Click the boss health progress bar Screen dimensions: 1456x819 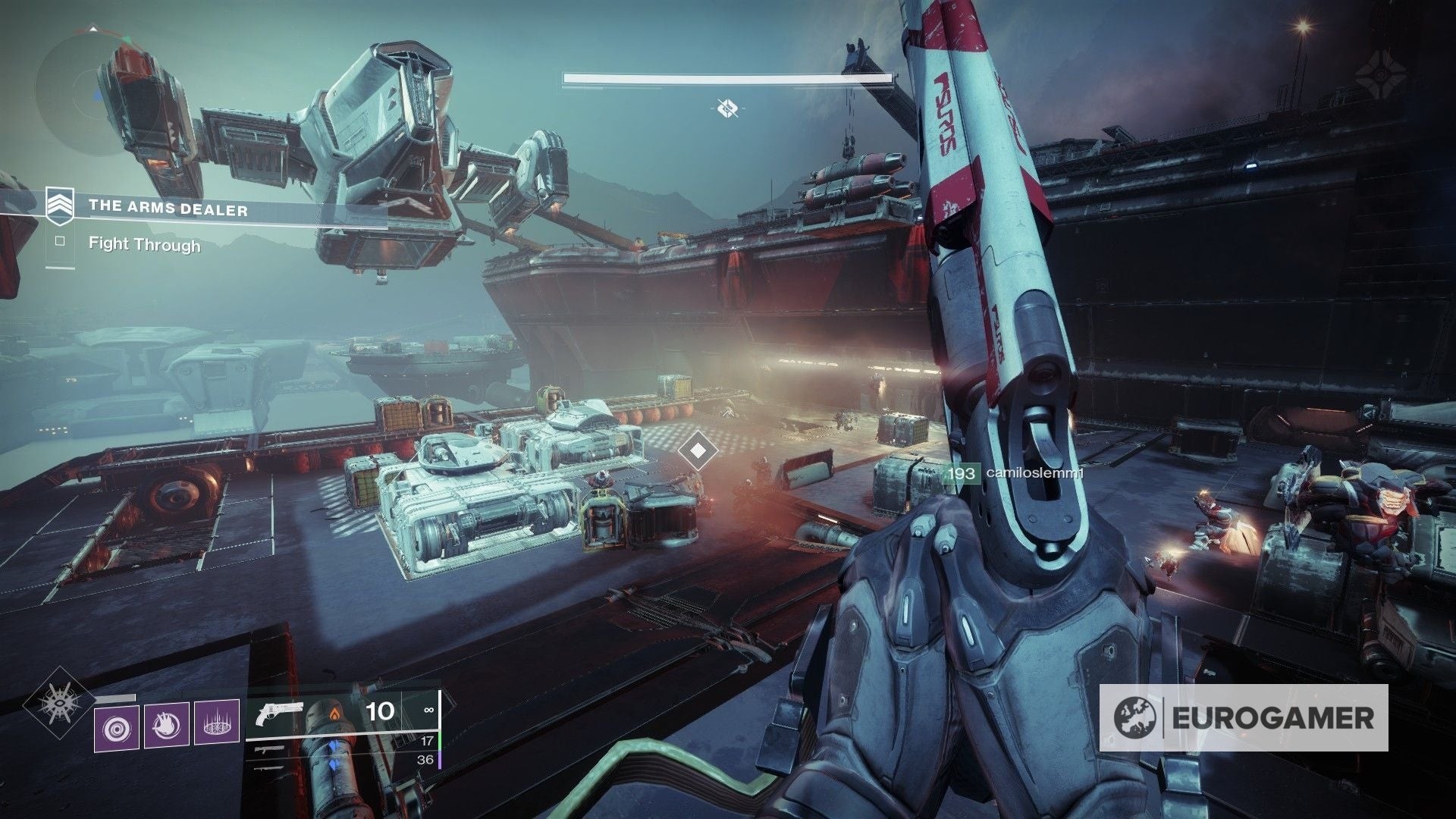tap(724, 76)
